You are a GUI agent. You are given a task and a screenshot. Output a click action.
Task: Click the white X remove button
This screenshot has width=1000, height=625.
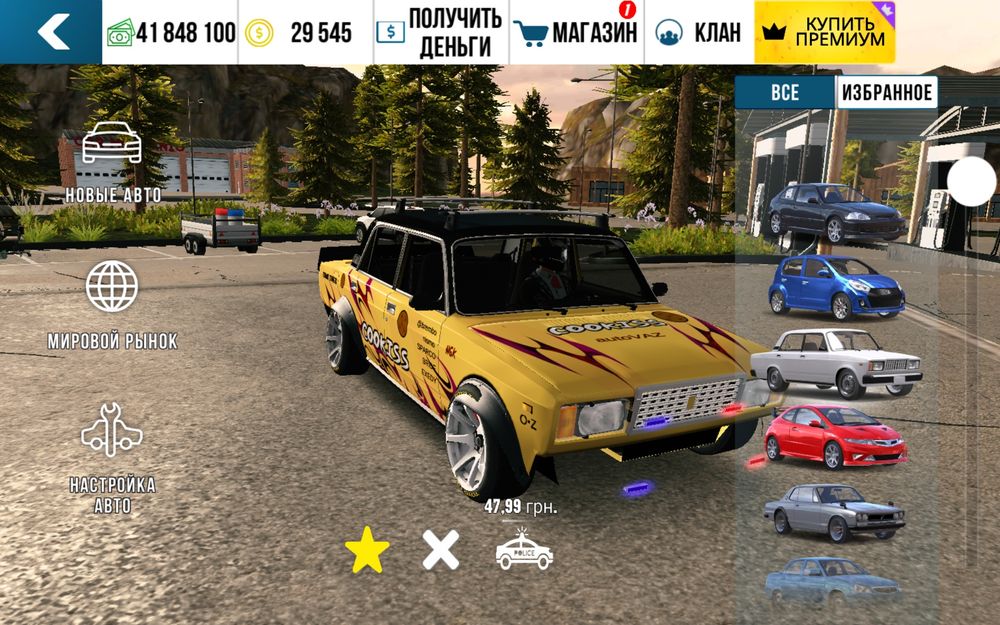click(440, 550)
